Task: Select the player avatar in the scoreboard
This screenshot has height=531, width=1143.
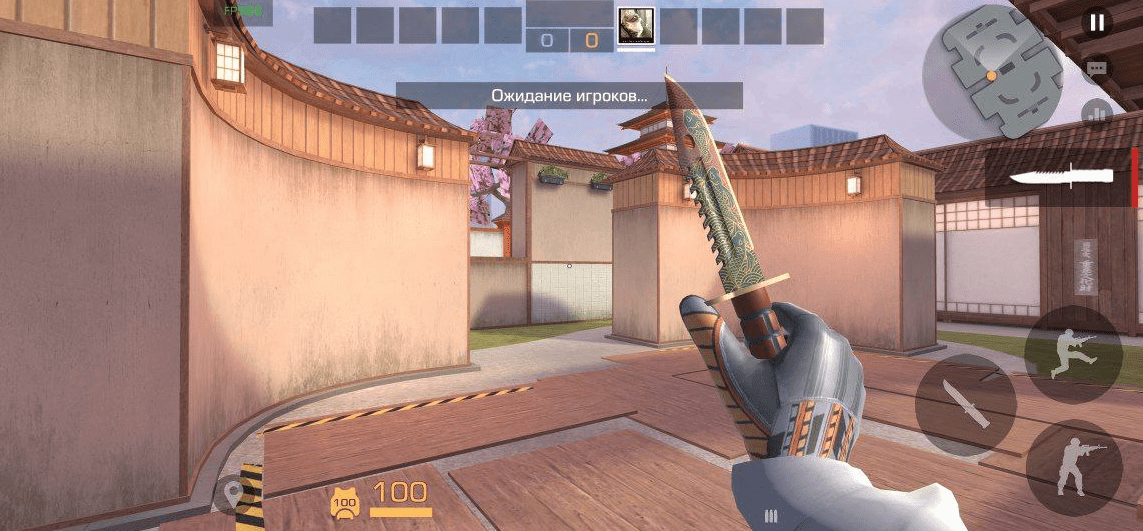Action: tap(636, 25)
